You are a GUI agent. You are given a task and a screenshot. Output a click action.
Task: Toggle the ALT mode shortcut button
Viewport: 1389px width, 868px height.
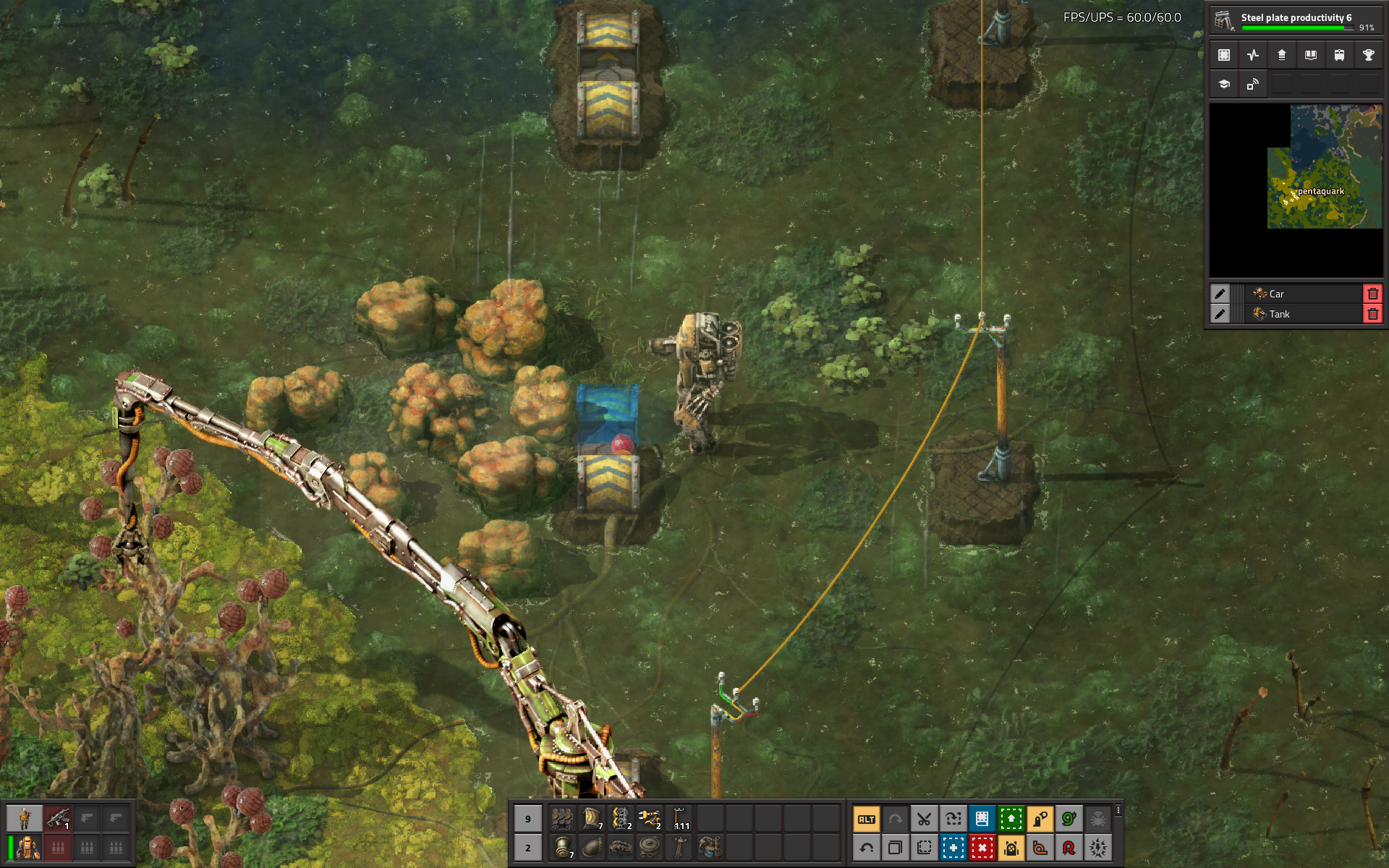point(866,819)
